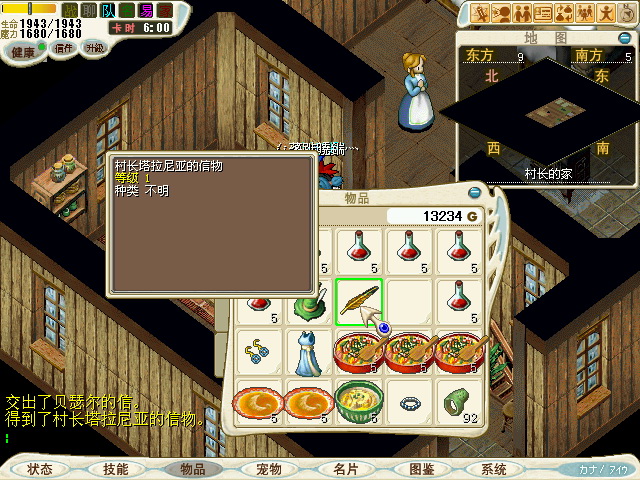The width and height of the screenshot is (640, 480).
Task: Select the green feathered hat item
Action: pos(308,300)
